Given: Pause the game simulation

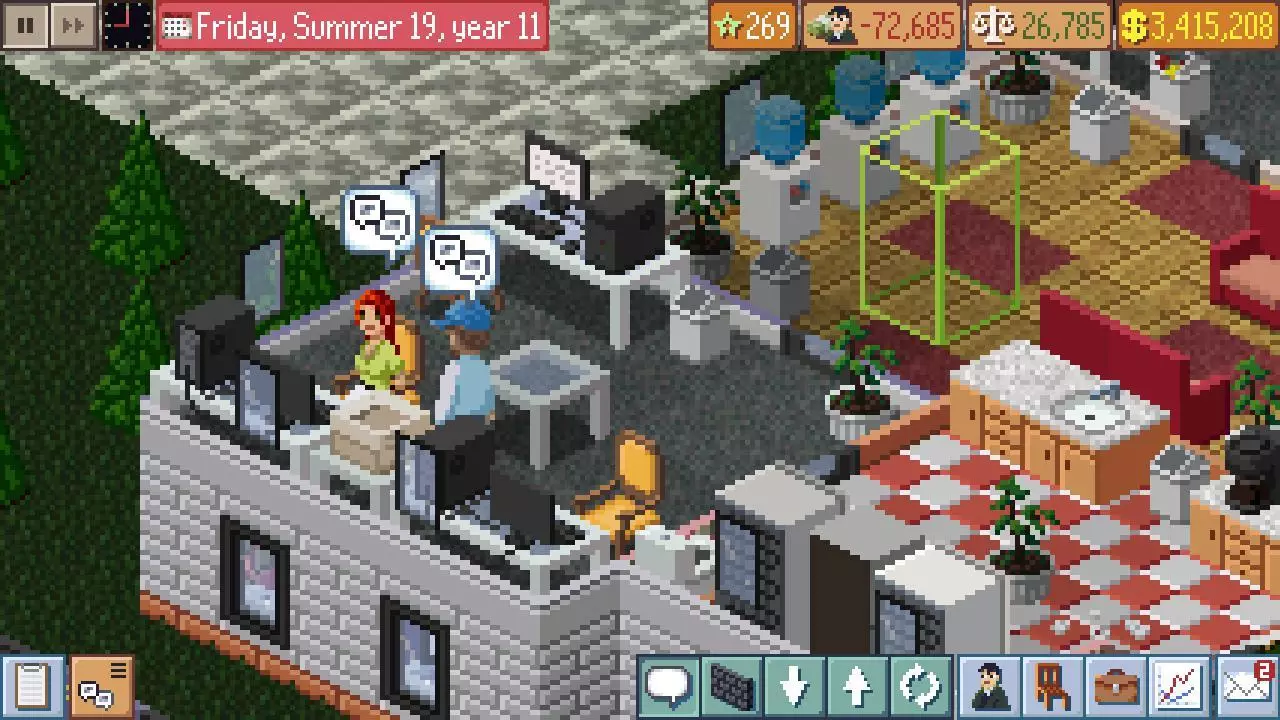Looking at the screenshot, I should click(24, 26).
